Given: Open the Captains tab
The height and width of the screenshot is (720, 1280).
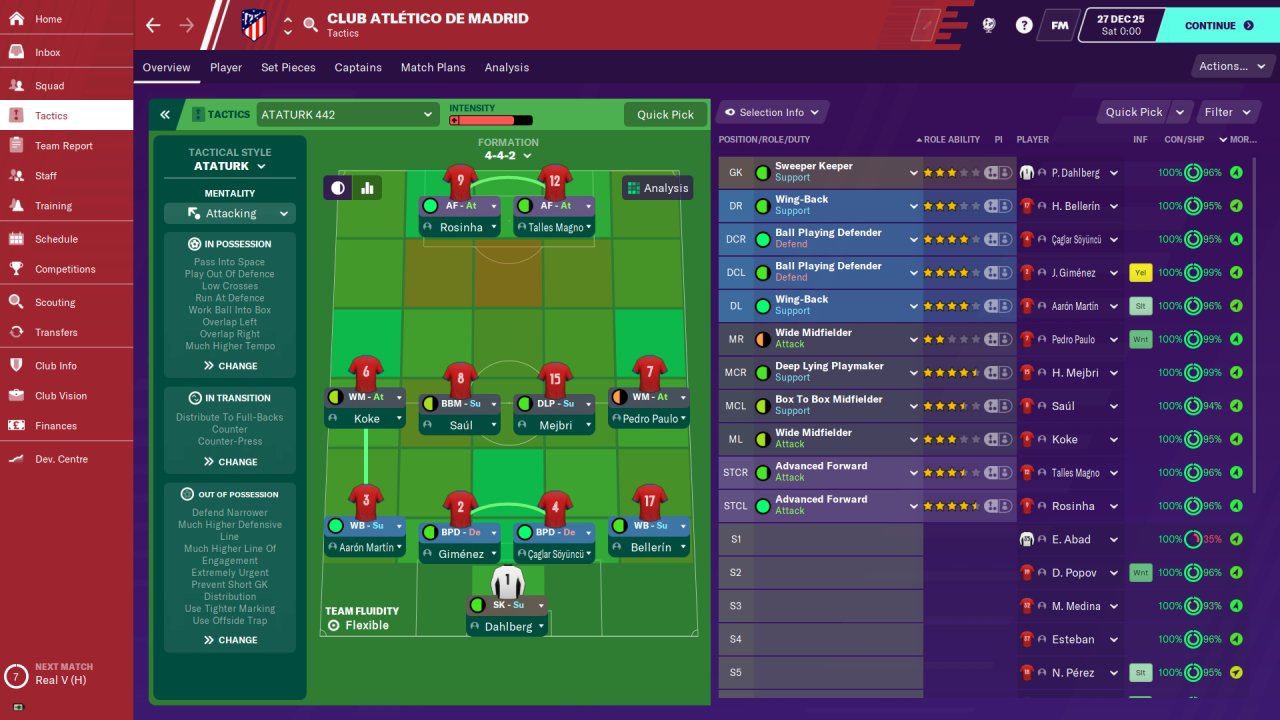Looking at the screenshot, I should click(358, 67).
